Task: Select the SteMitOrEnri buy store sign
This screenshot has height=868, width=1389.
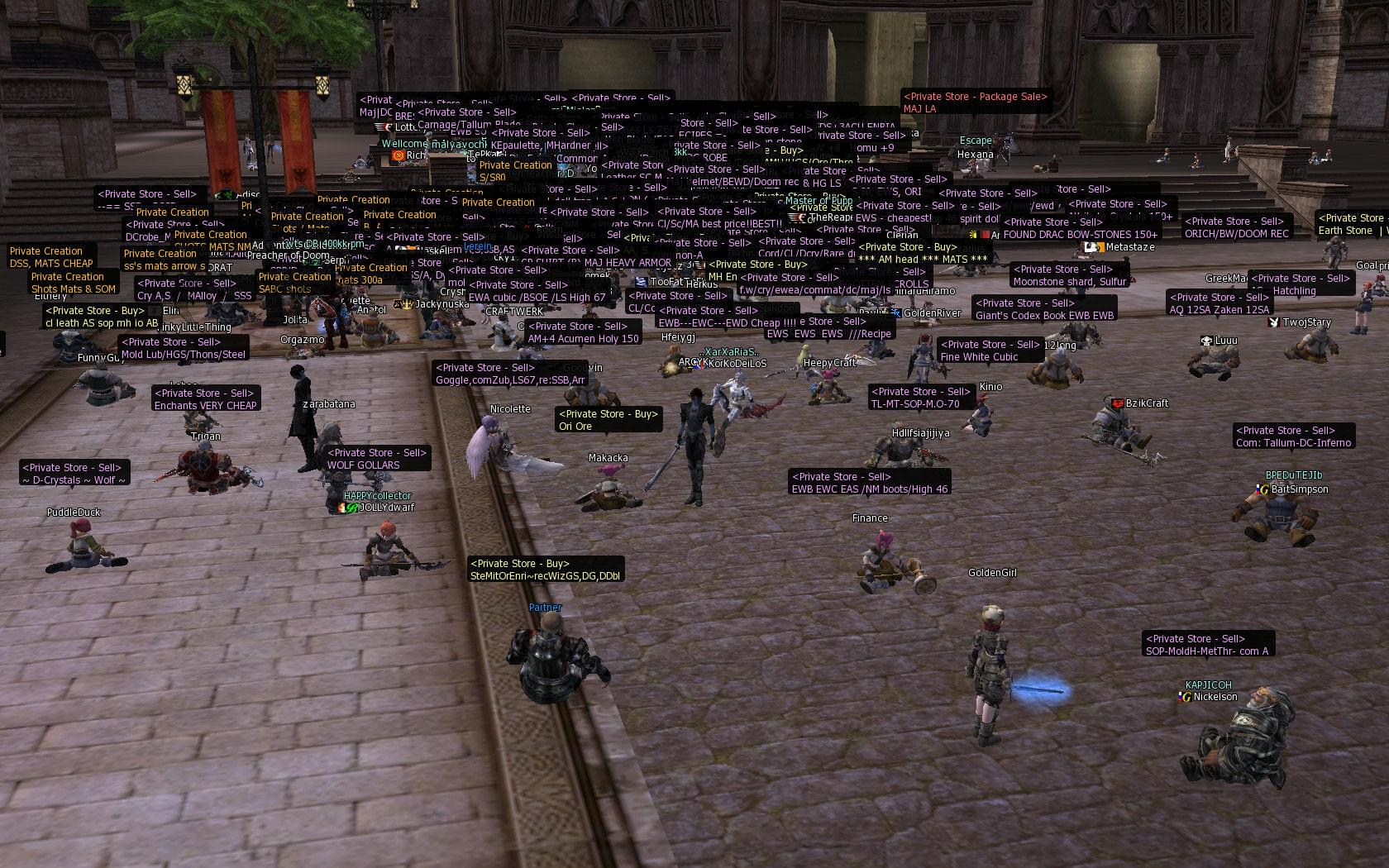Action: click(x=546, y=570)
